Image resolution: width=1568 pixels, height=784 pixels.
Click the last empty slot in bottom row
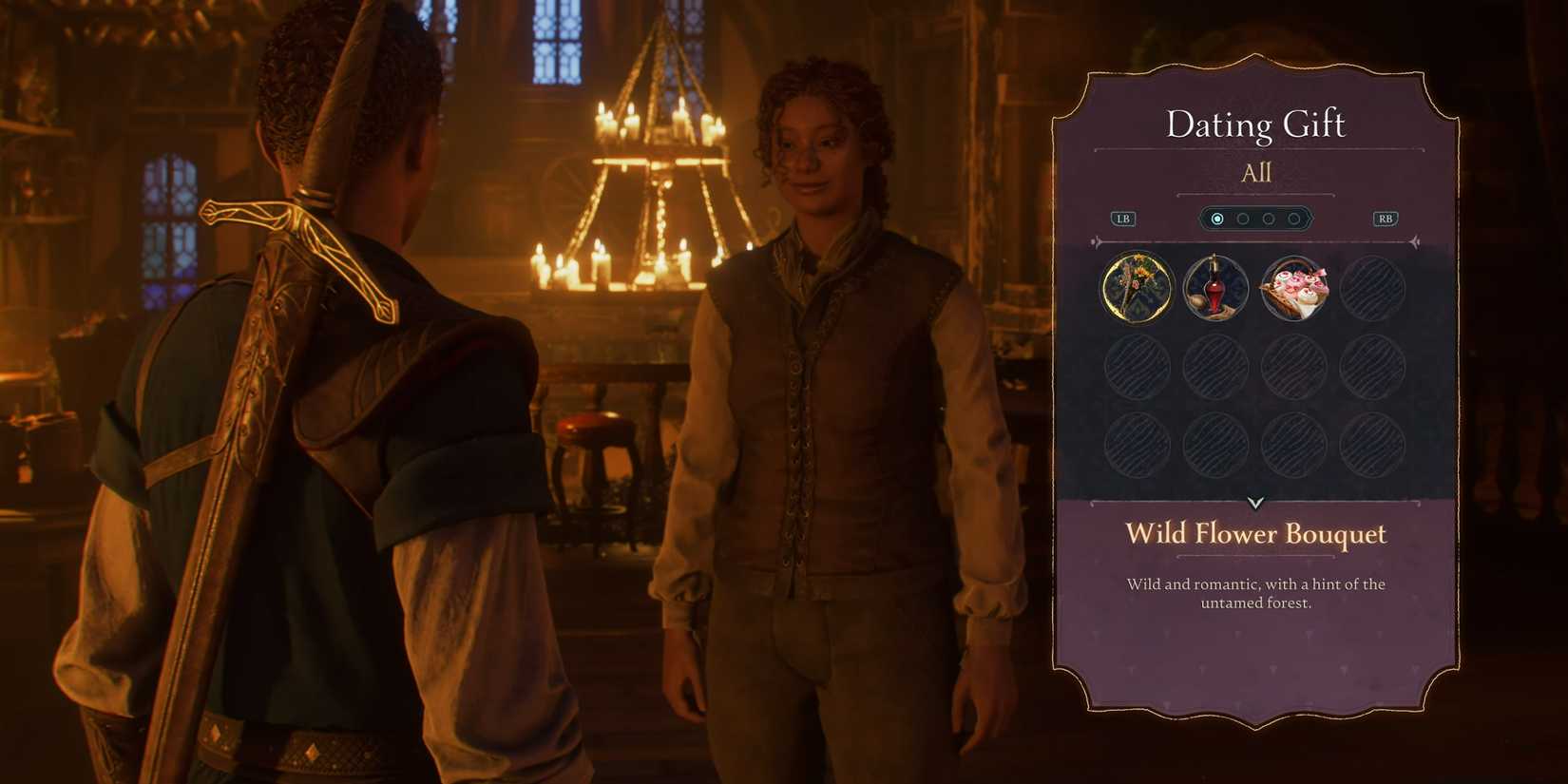pos(1370,443)
